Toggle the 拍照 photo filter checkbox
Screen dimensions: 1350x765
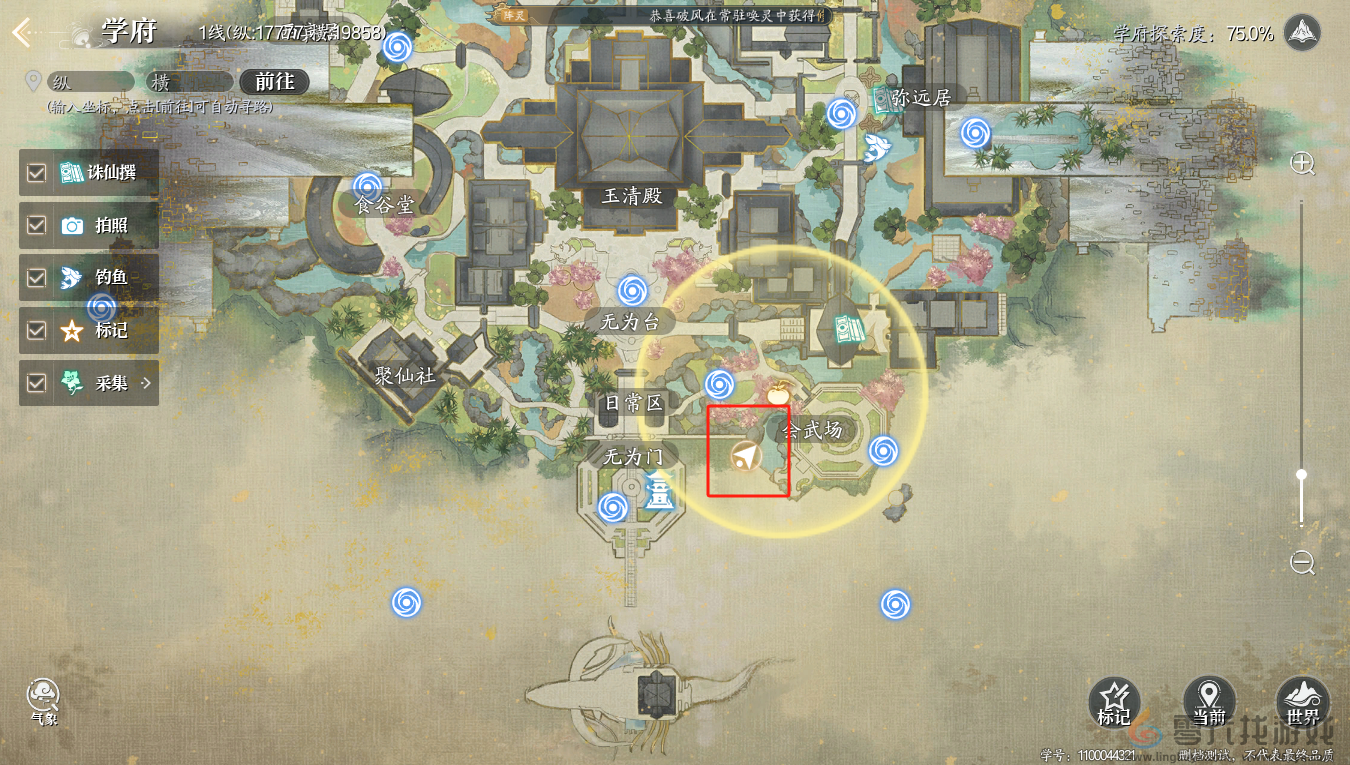pos(37,226)
